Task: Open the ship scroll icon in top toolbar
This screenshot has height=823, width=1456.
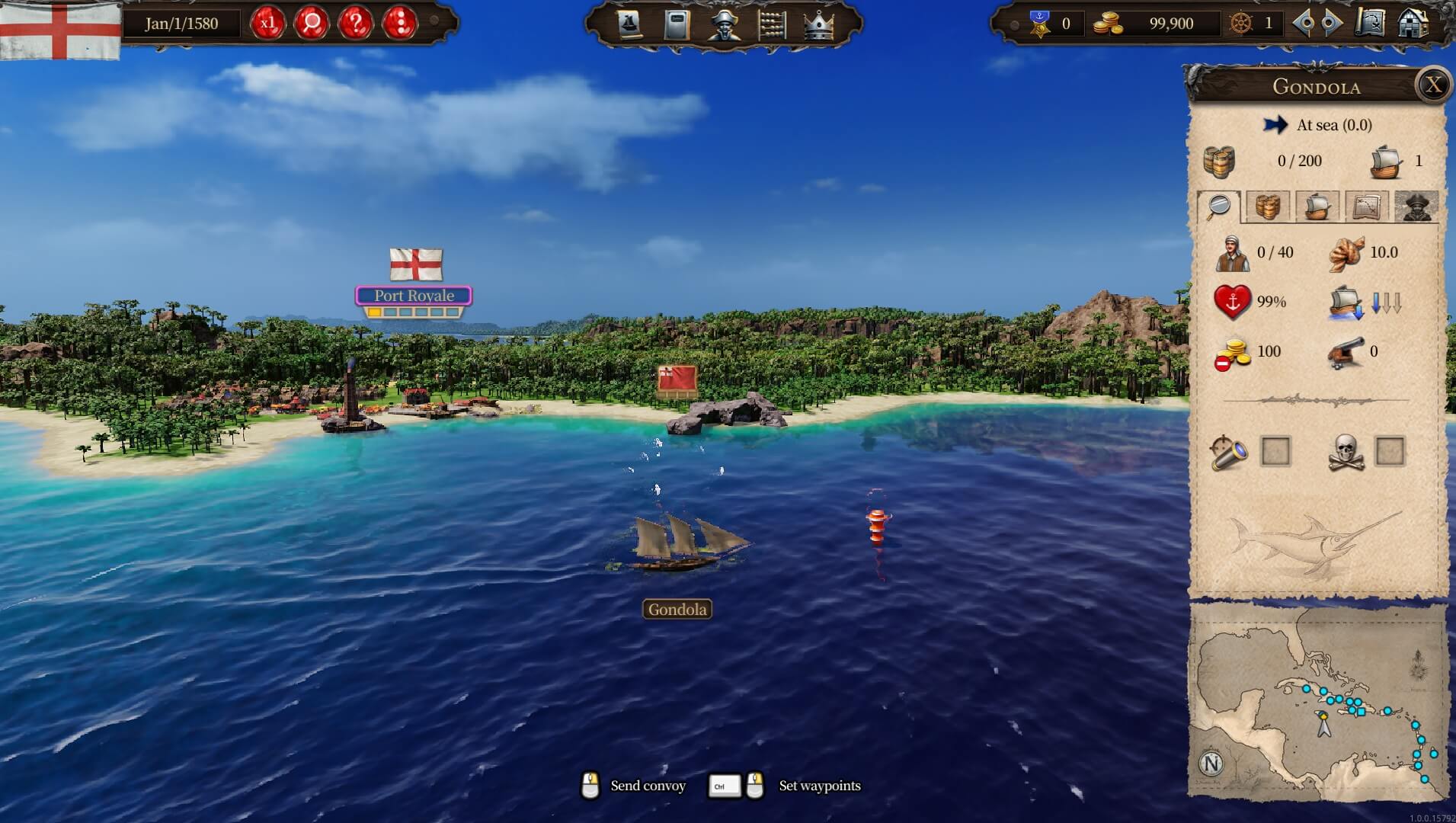Action: (629, 24)
